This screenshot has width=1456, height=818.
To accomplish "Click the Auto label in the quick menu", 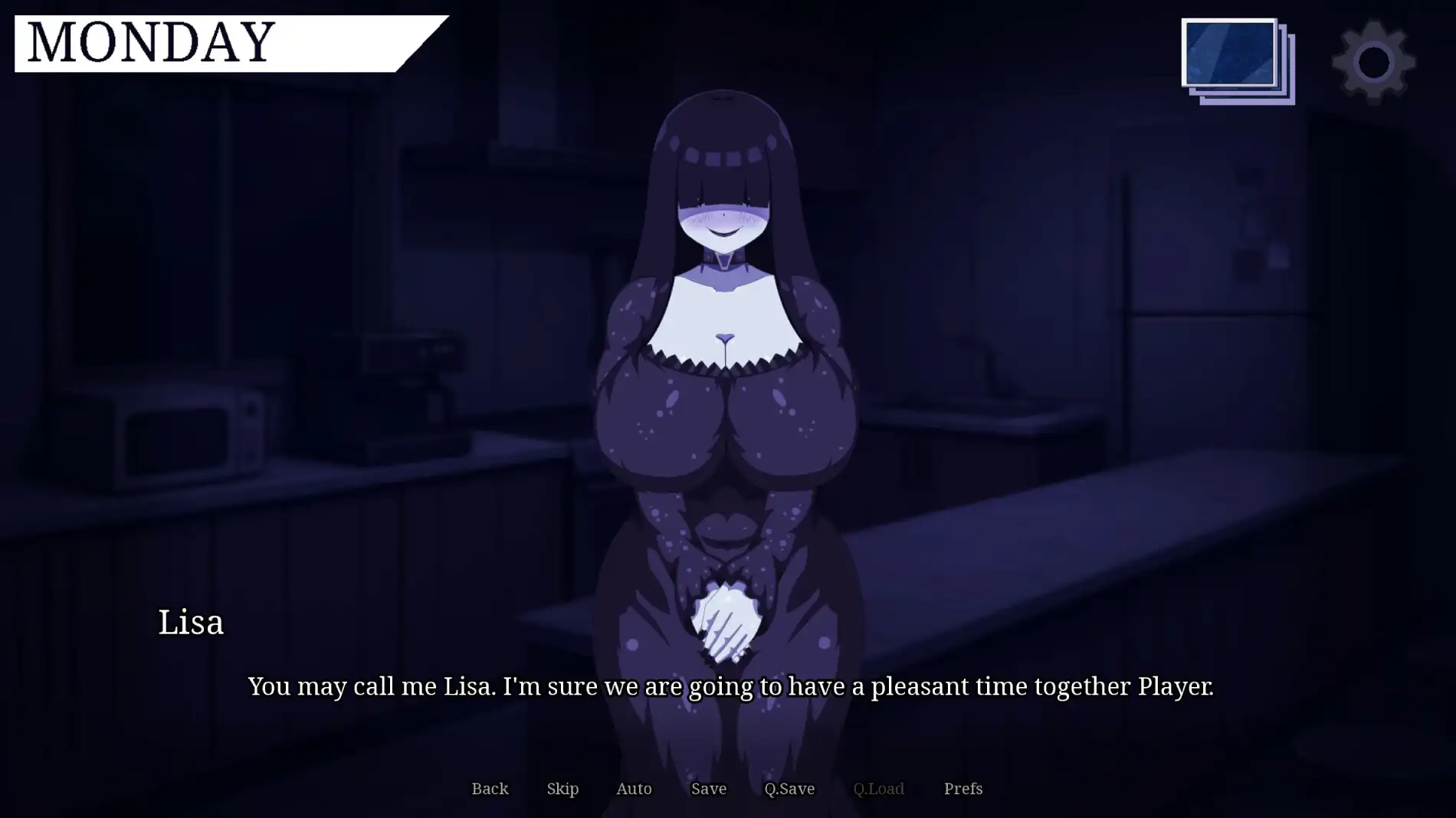I will click(634, 788).
